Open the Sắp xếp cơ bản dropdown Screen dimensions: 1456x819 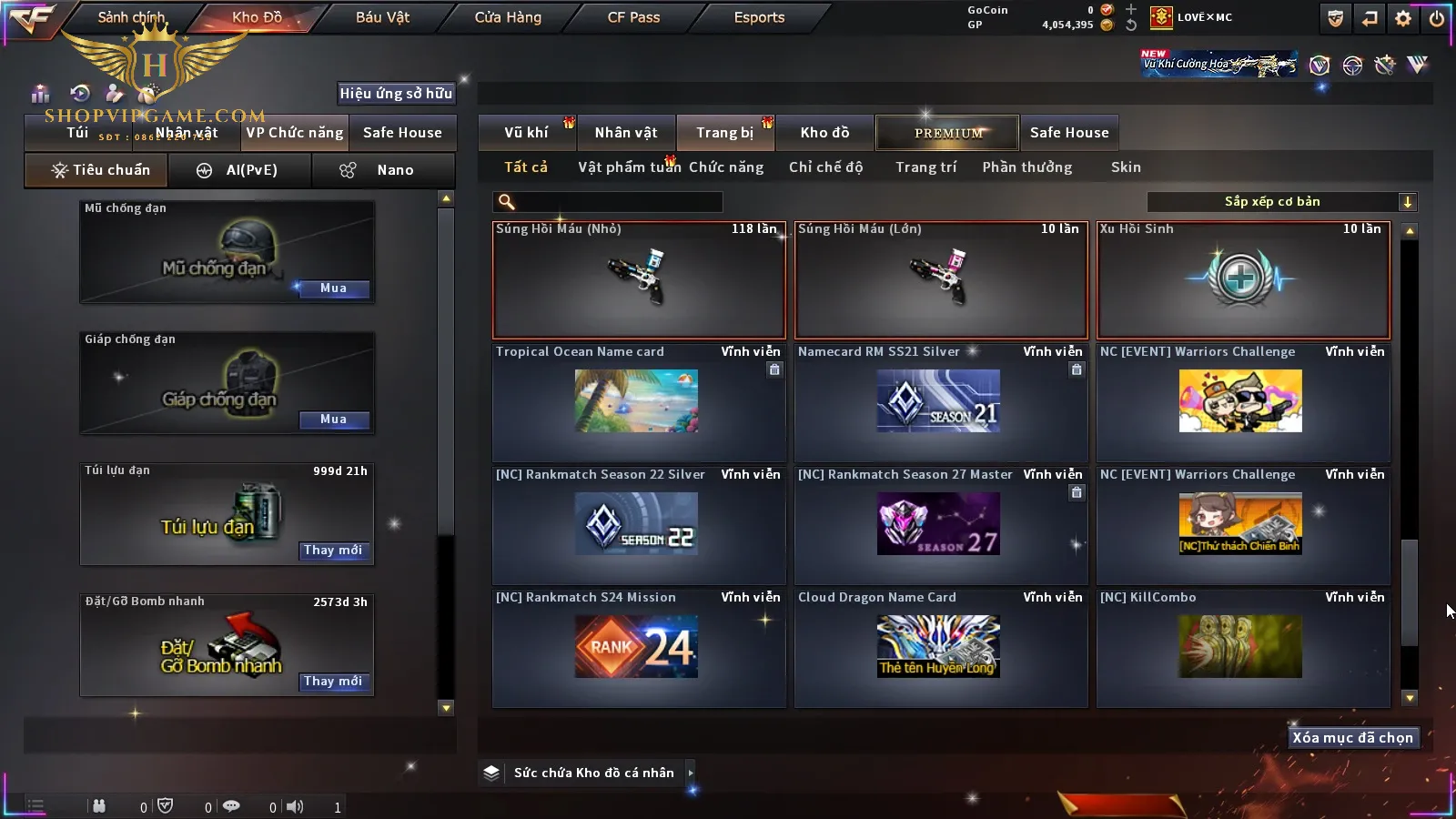pyautogui.click(x=1281, y=202)
